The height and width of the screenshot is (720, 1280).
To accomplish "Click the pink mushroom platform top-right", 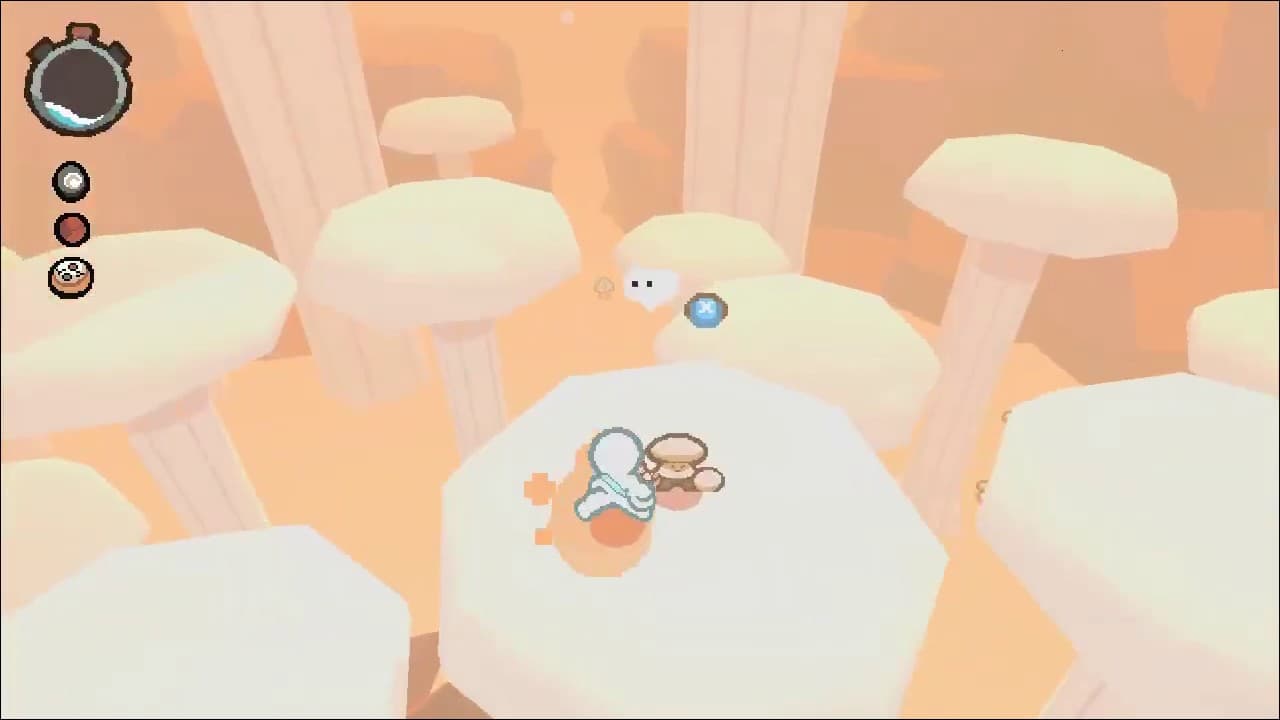I will point(1040,190).
